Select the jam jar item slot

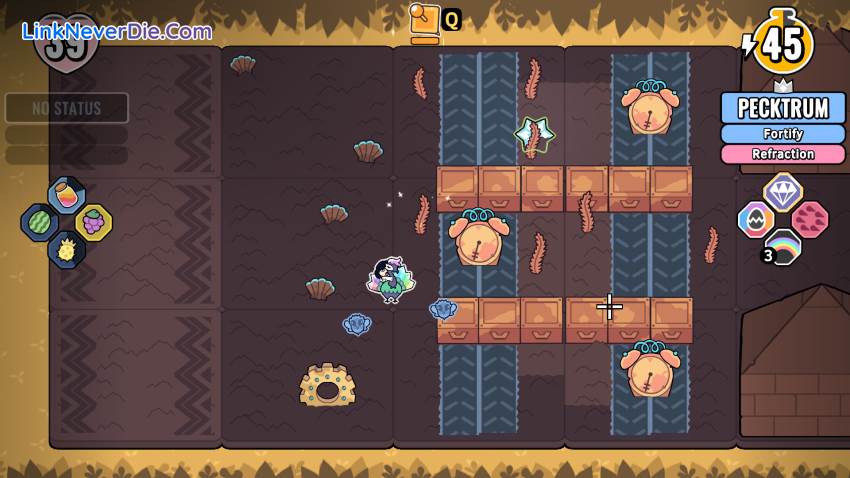click(66, 195)
